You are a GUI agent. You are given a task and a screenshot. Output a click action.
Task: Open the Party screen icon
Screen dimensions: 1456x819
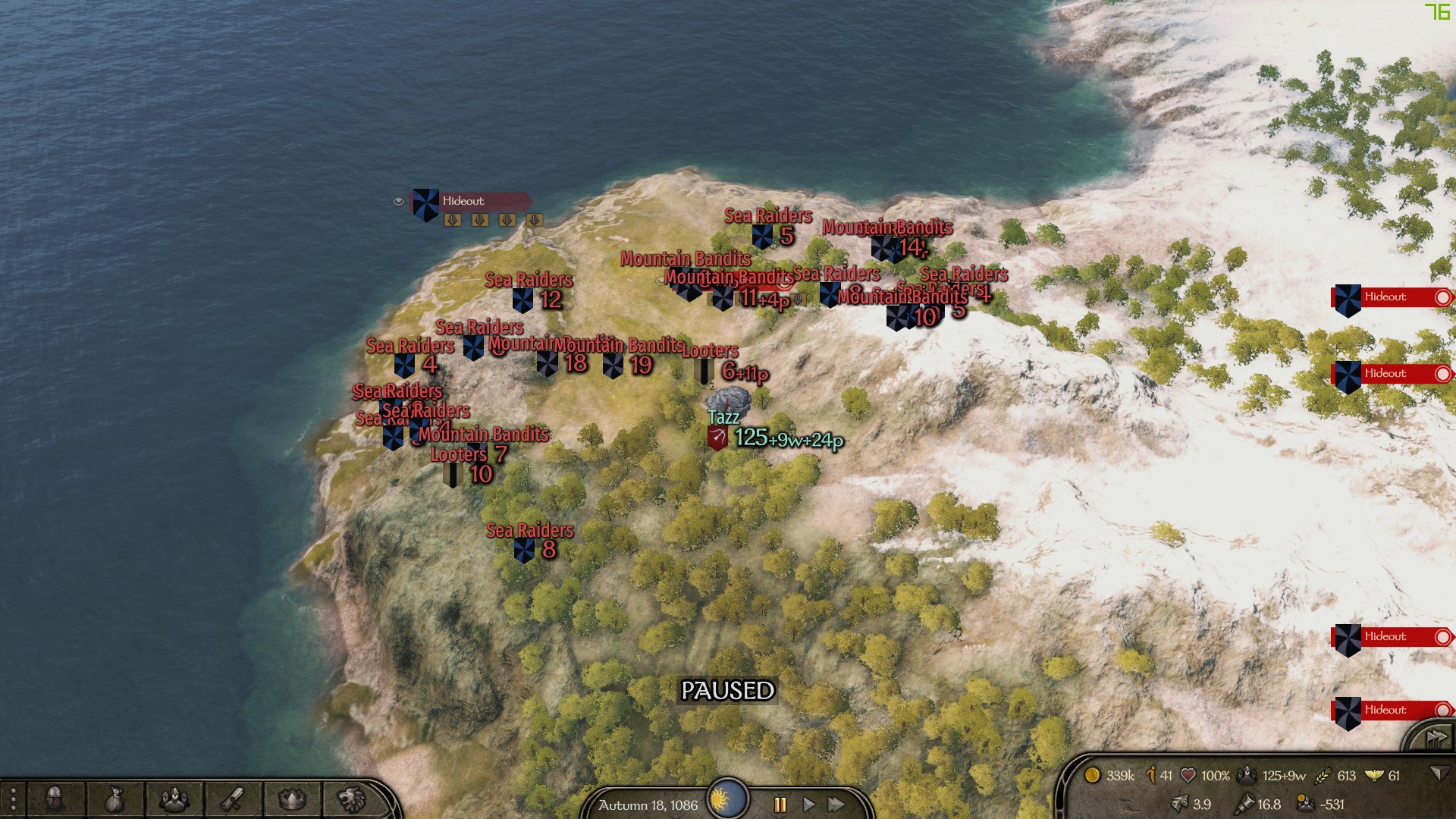(174, 798)
